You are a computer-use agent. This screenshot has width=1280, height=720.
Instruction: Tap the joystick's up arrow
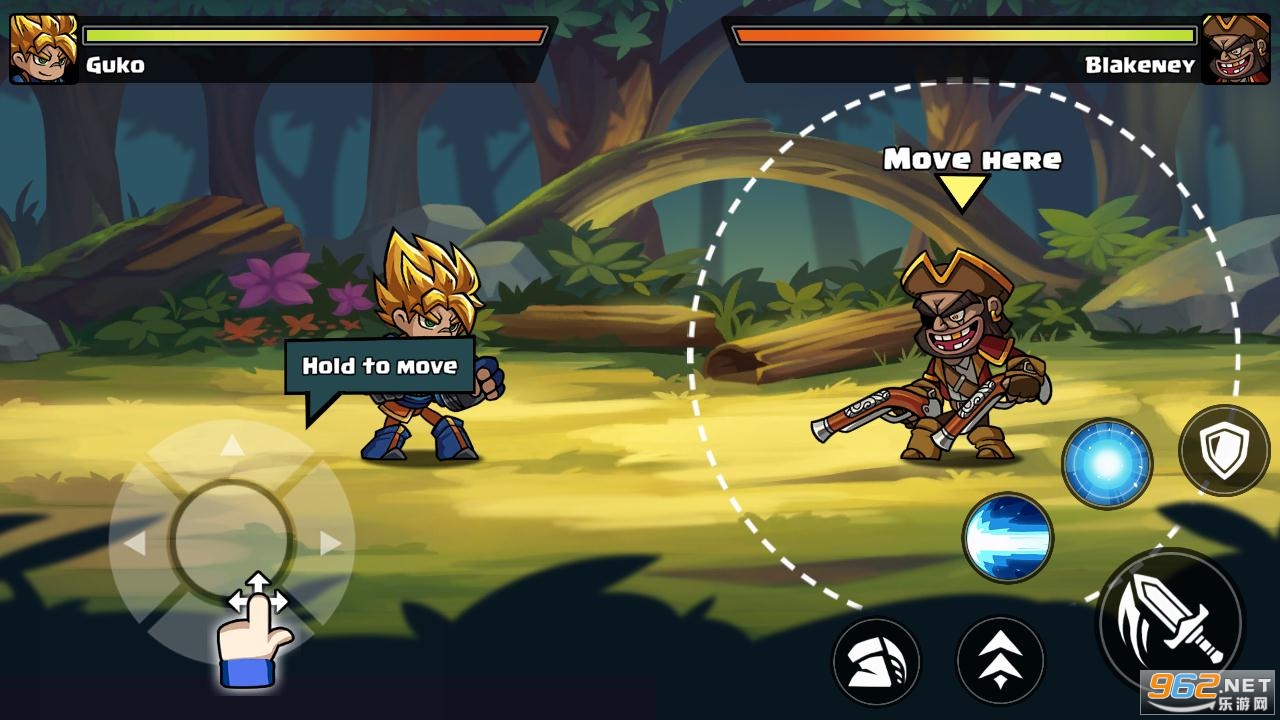tap(232, 445)
